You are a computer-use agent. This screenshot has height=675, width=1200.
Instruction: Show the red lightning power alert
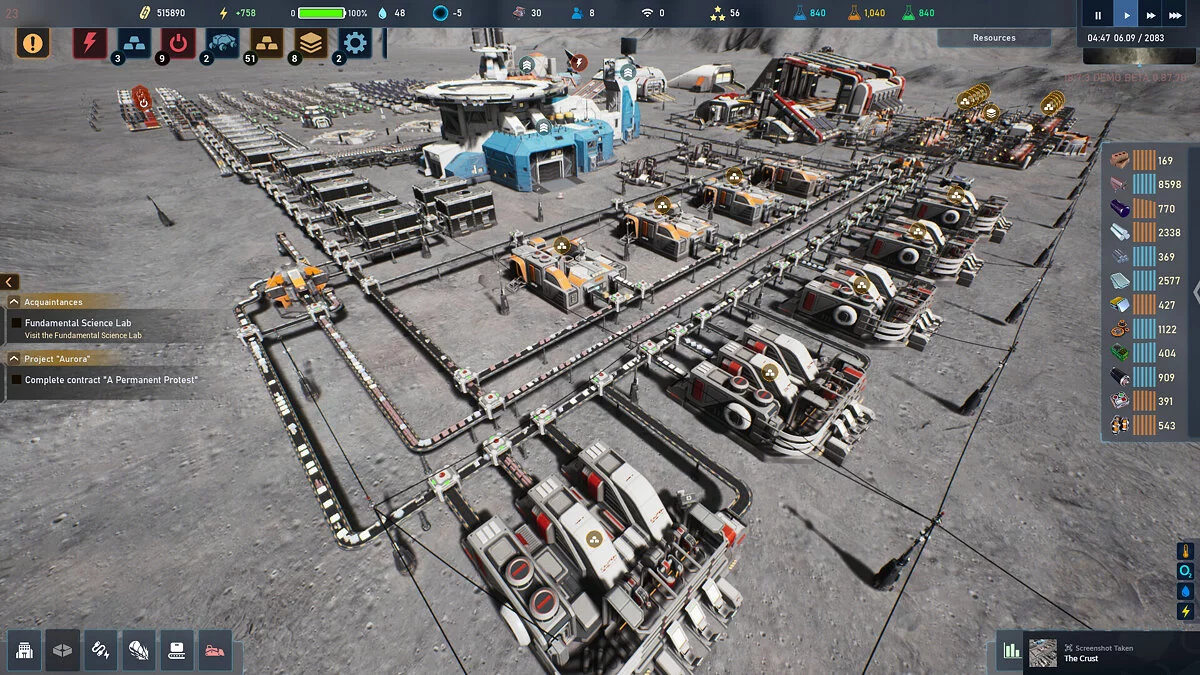tap(90, 43)
